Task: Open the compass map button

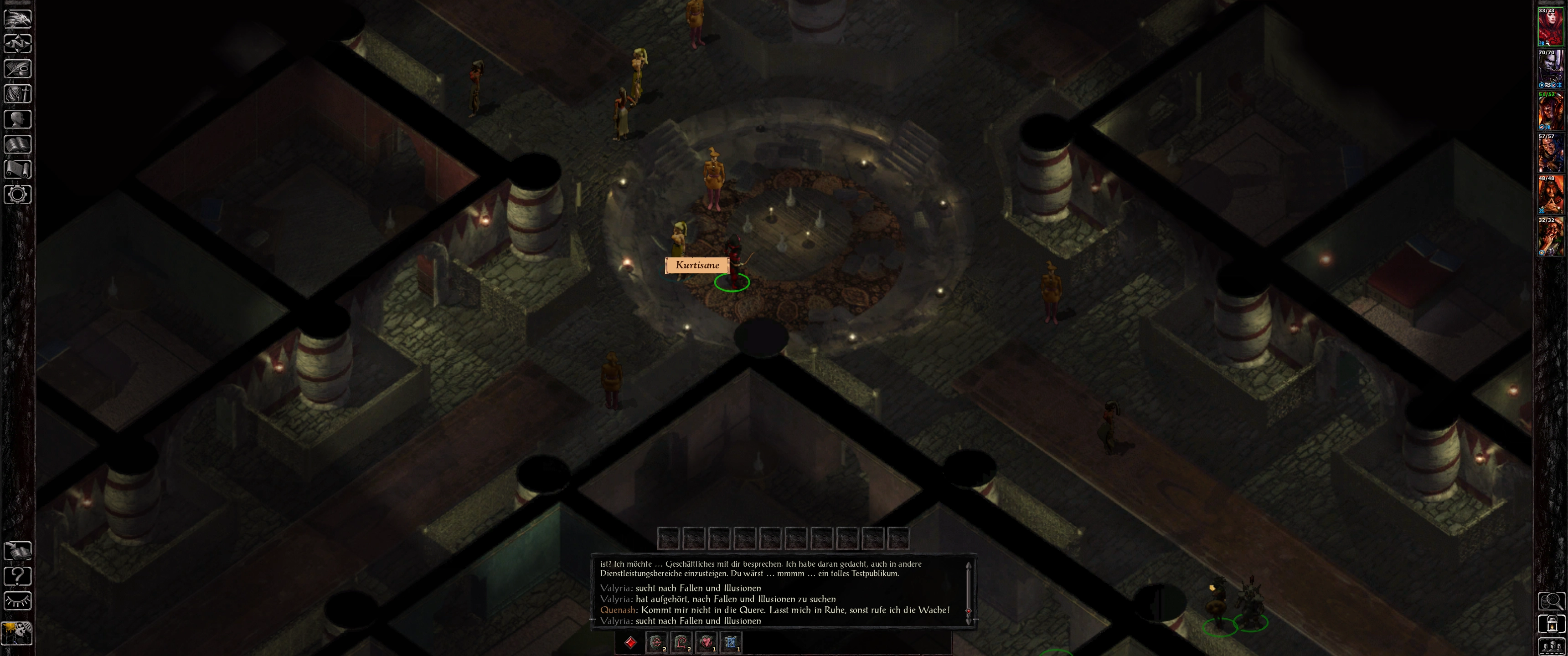Action: coord(18,44)
